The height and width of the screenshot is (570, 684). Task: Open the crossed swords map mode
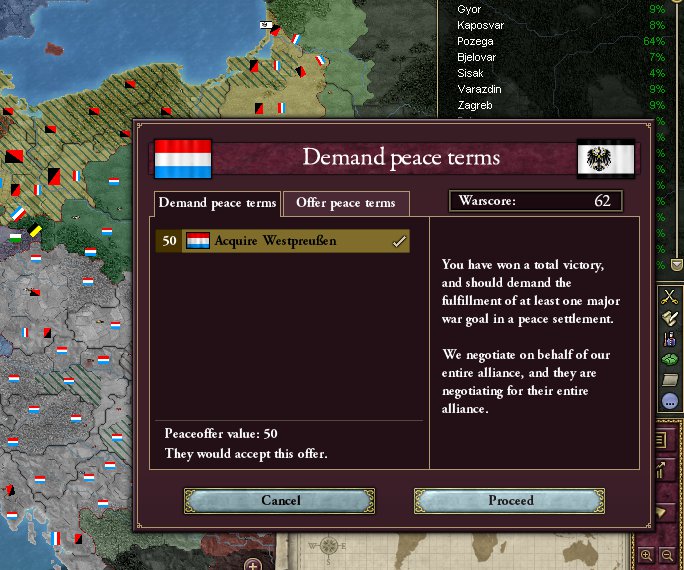coord(670,297)
